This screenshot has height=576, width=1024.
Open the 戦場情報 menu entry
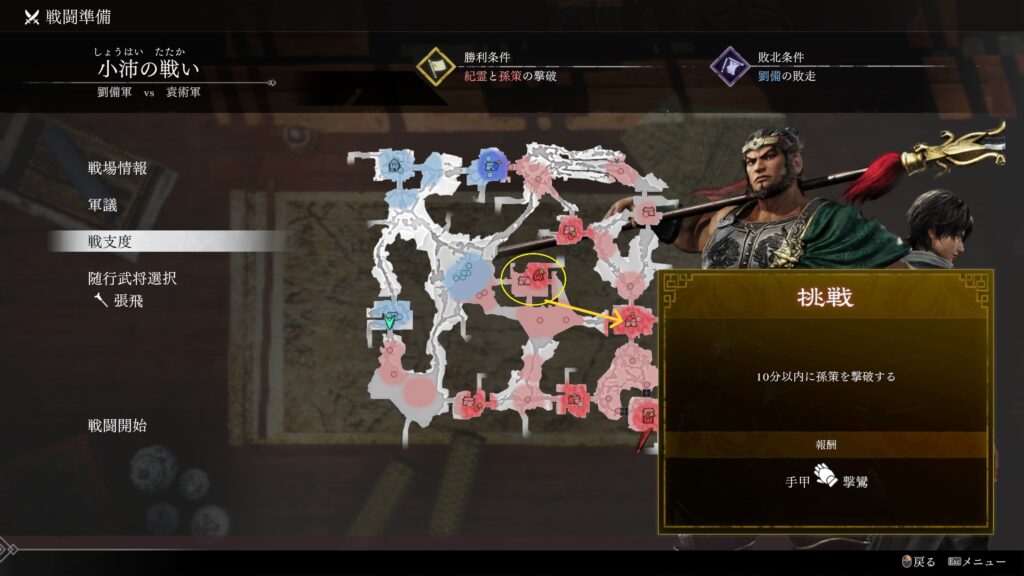(117, 168)
